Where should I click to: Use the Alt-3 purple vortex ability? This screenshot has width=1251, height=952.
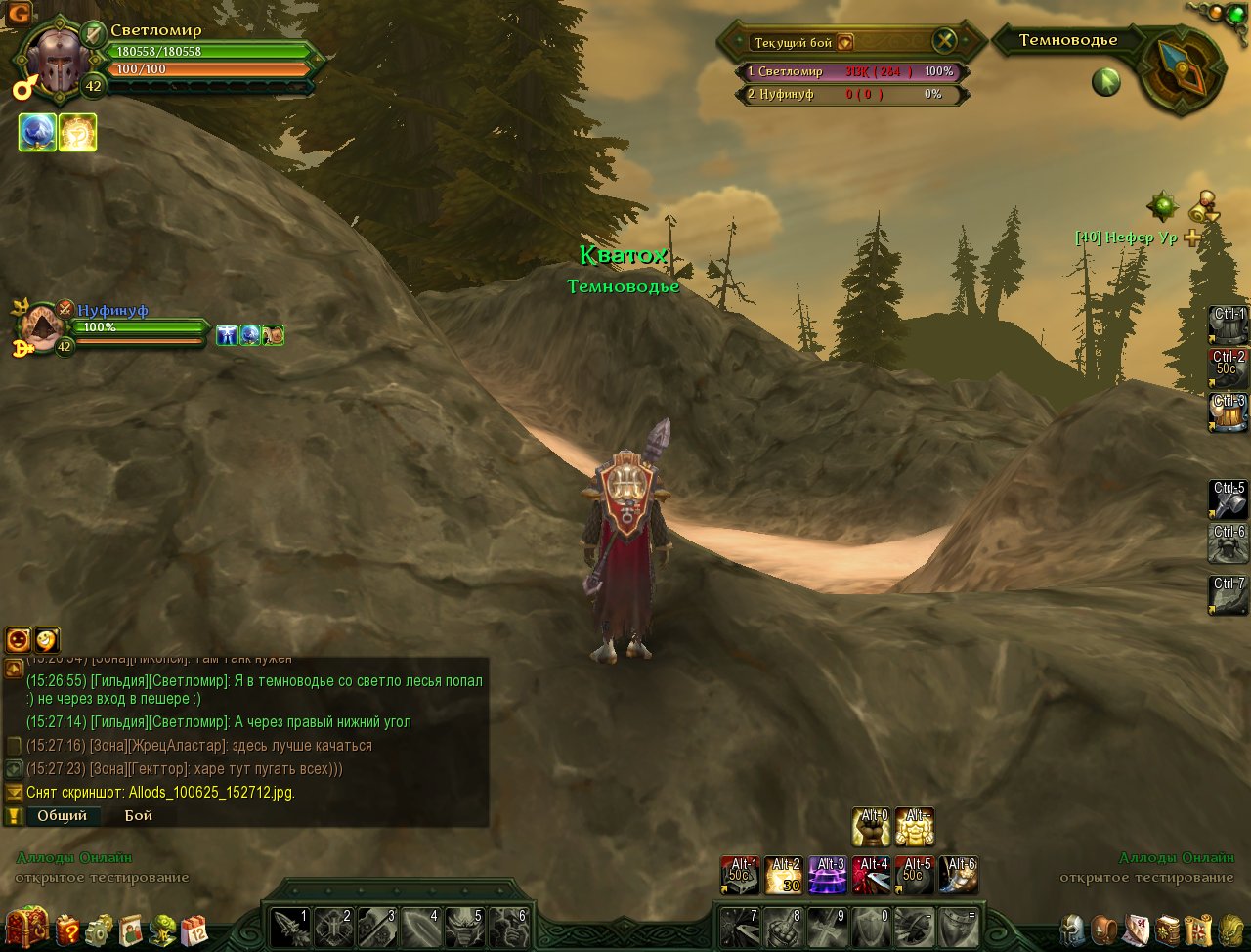pos(828,875)
